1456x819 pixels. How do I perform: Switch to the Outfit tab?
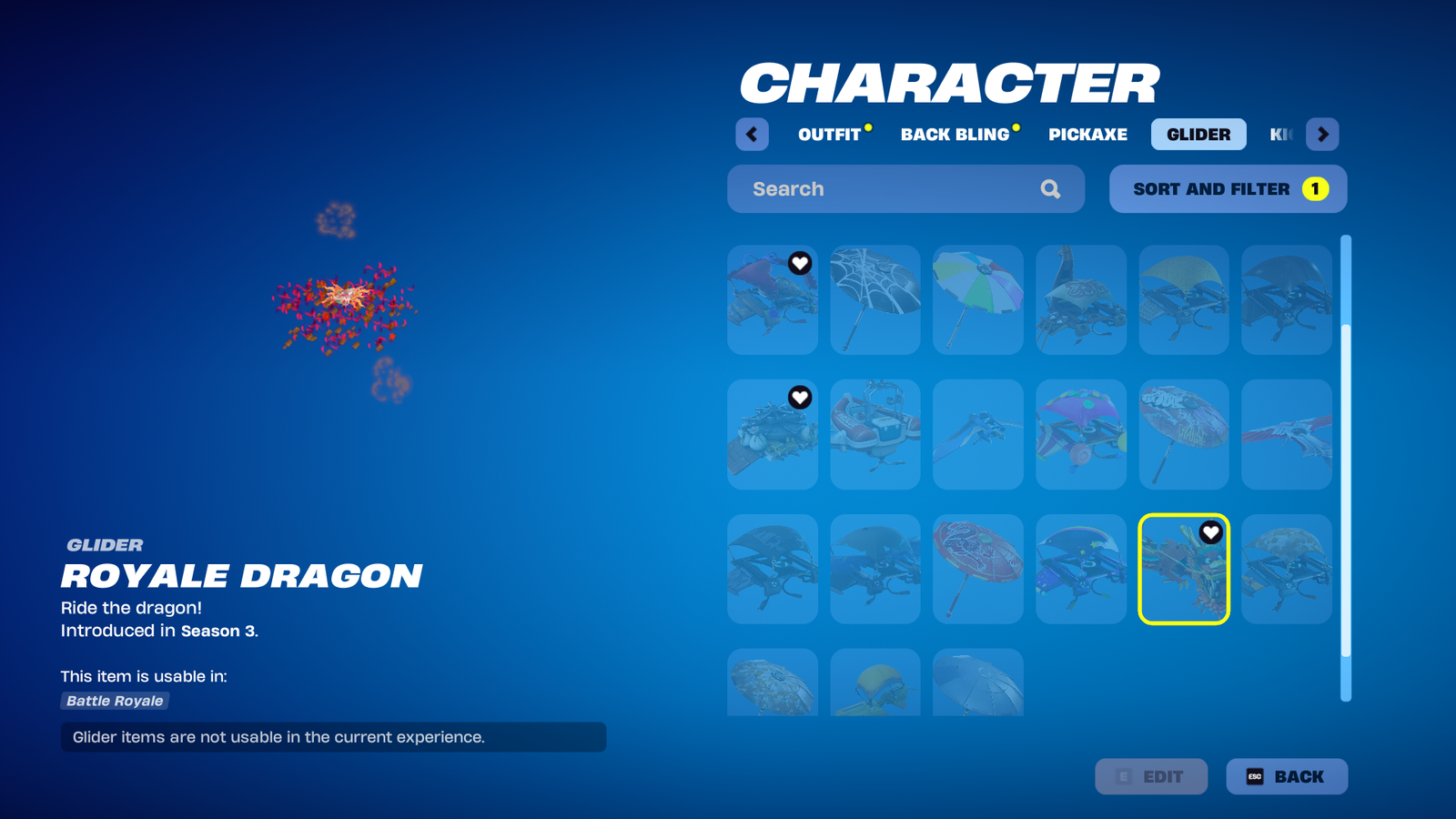coord(829,135)
